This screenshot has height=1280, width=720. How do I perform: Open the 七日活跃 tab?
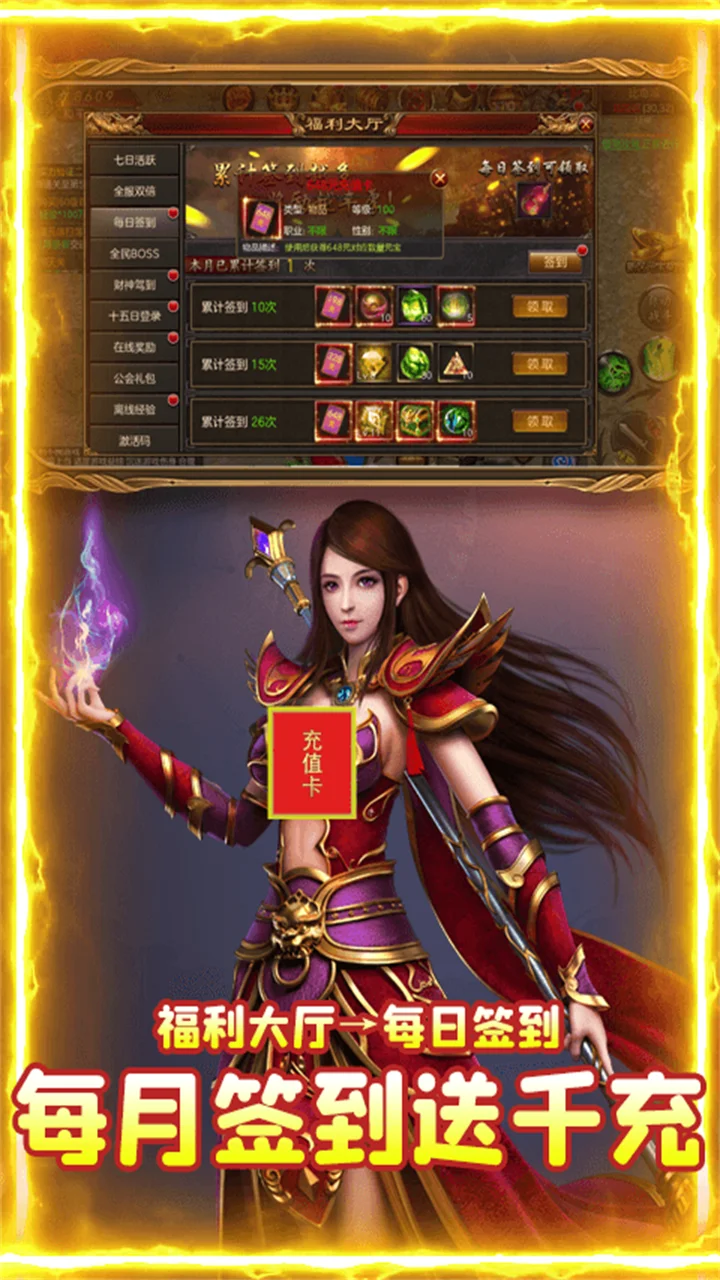tap(134, 159)
